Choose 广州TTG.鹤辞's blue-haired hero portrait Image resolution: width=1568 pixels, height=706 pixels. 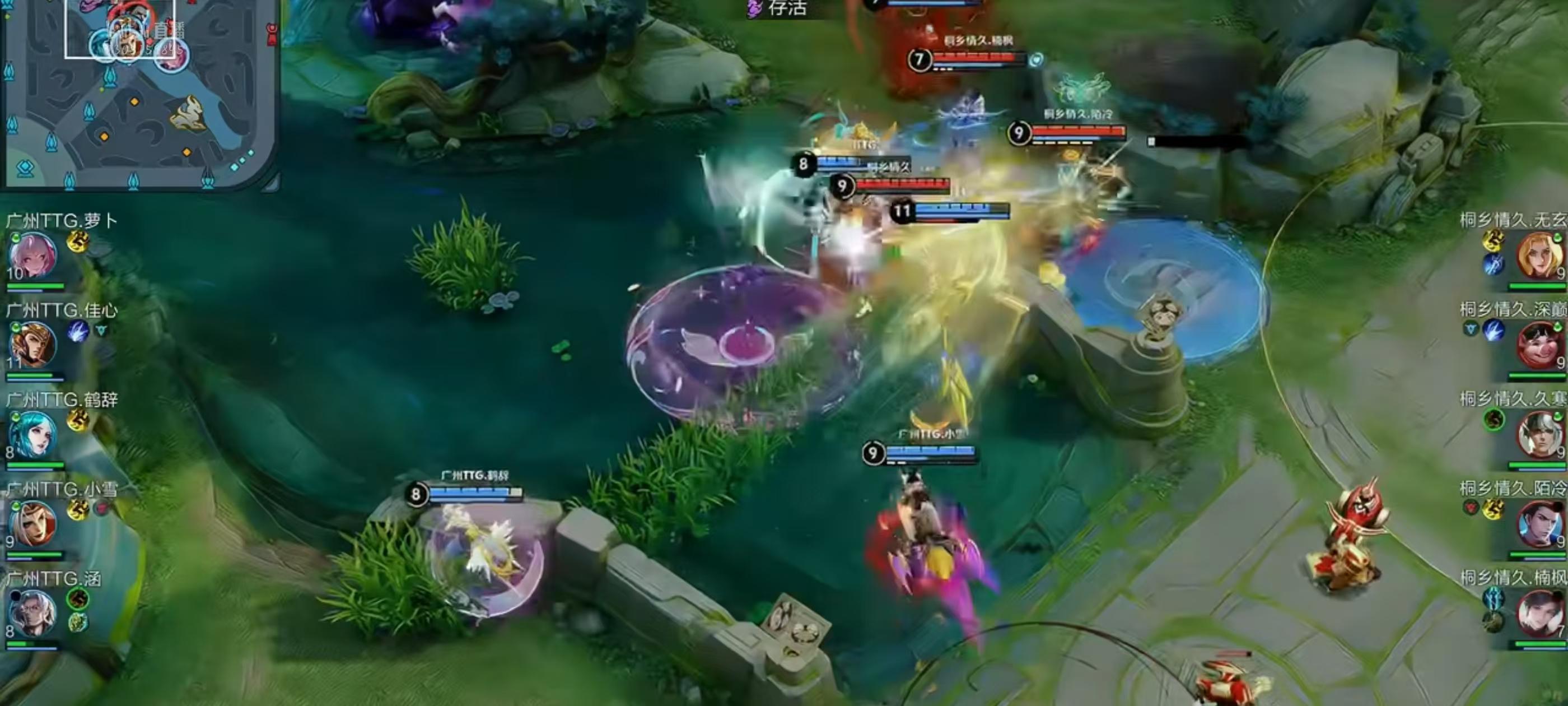click(34, 434)
